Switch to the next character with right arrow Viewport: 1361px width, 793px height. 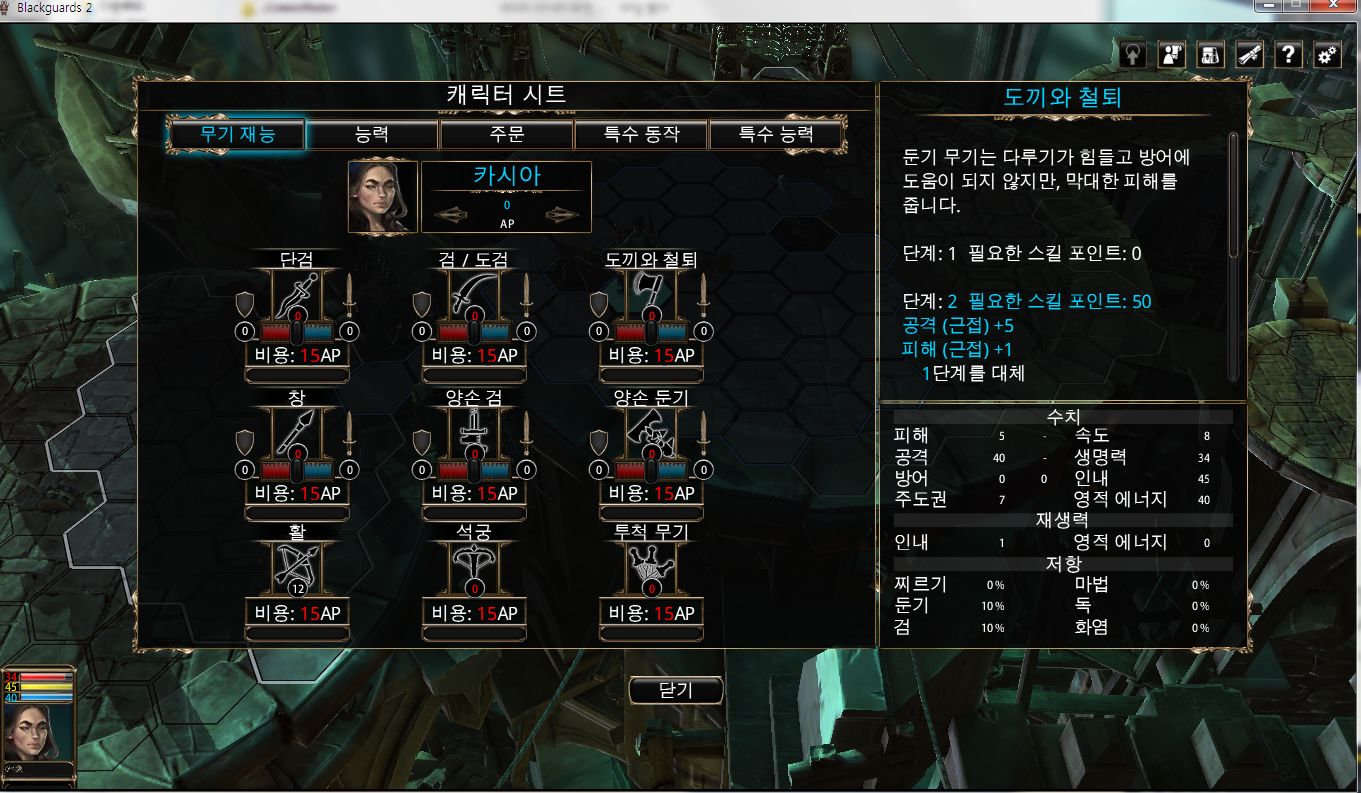click(565, 215)
